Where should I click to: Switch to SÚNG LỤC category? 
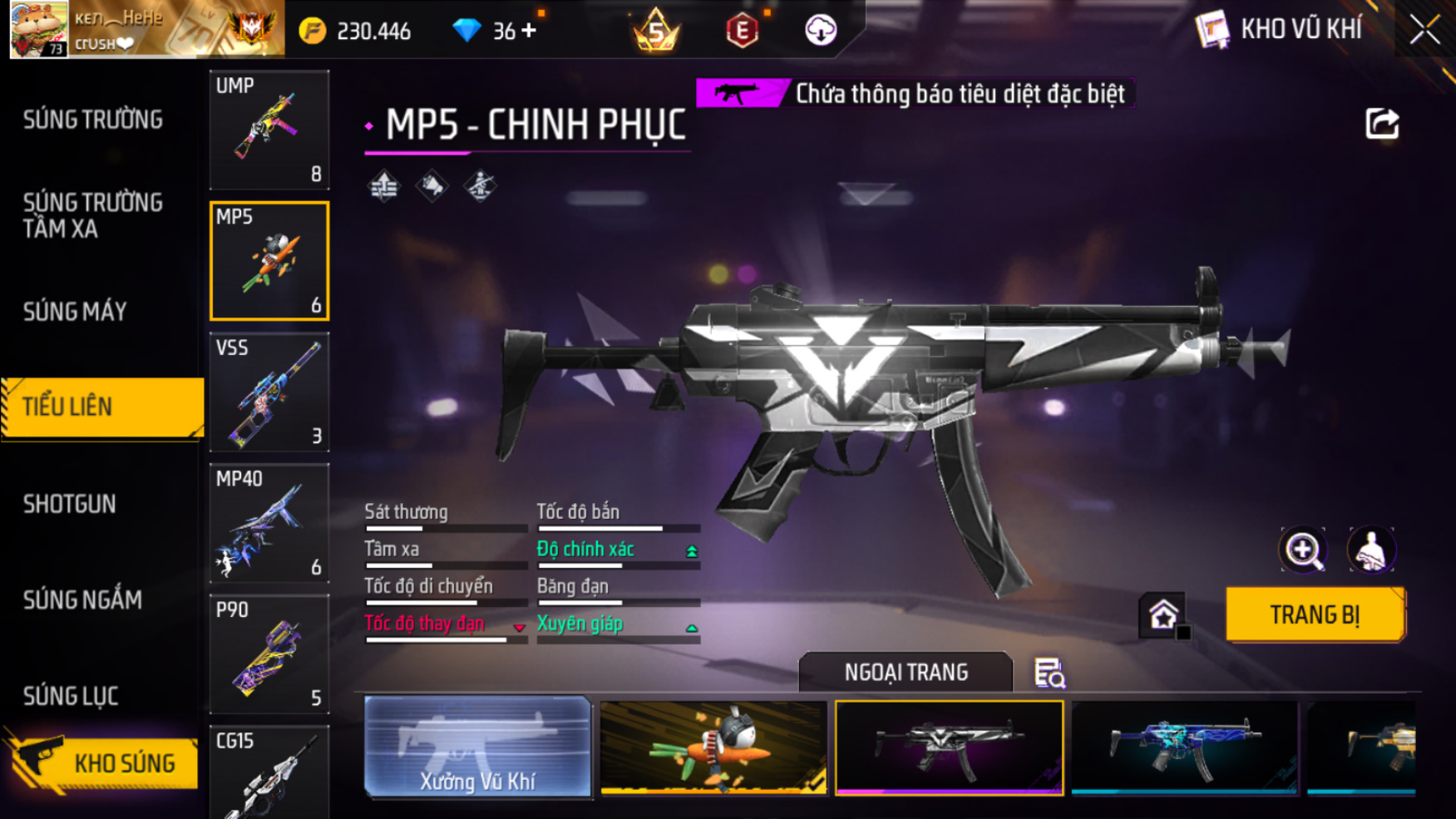coord(71,696)
